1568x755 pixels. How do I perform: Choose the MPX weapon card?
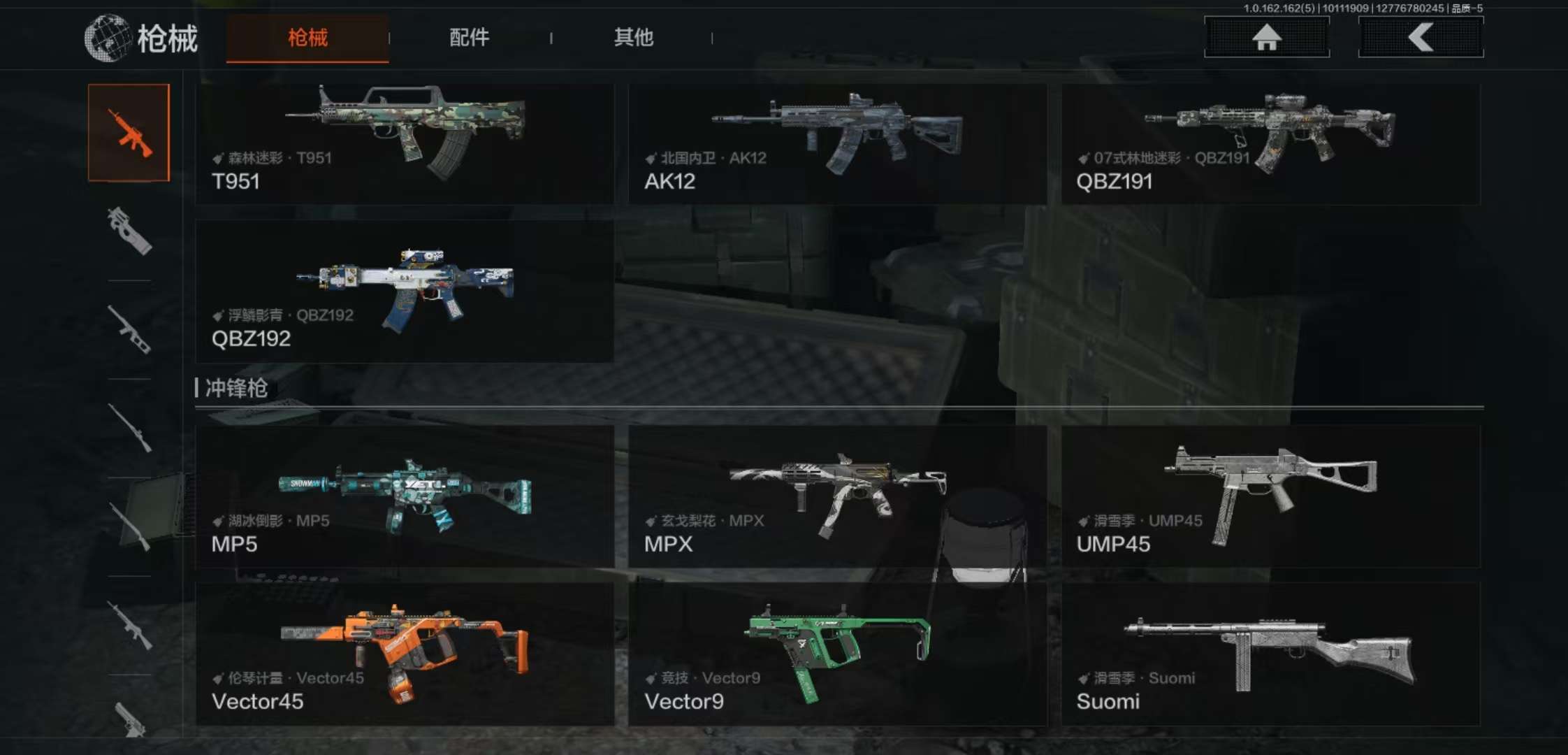point(837,496)
